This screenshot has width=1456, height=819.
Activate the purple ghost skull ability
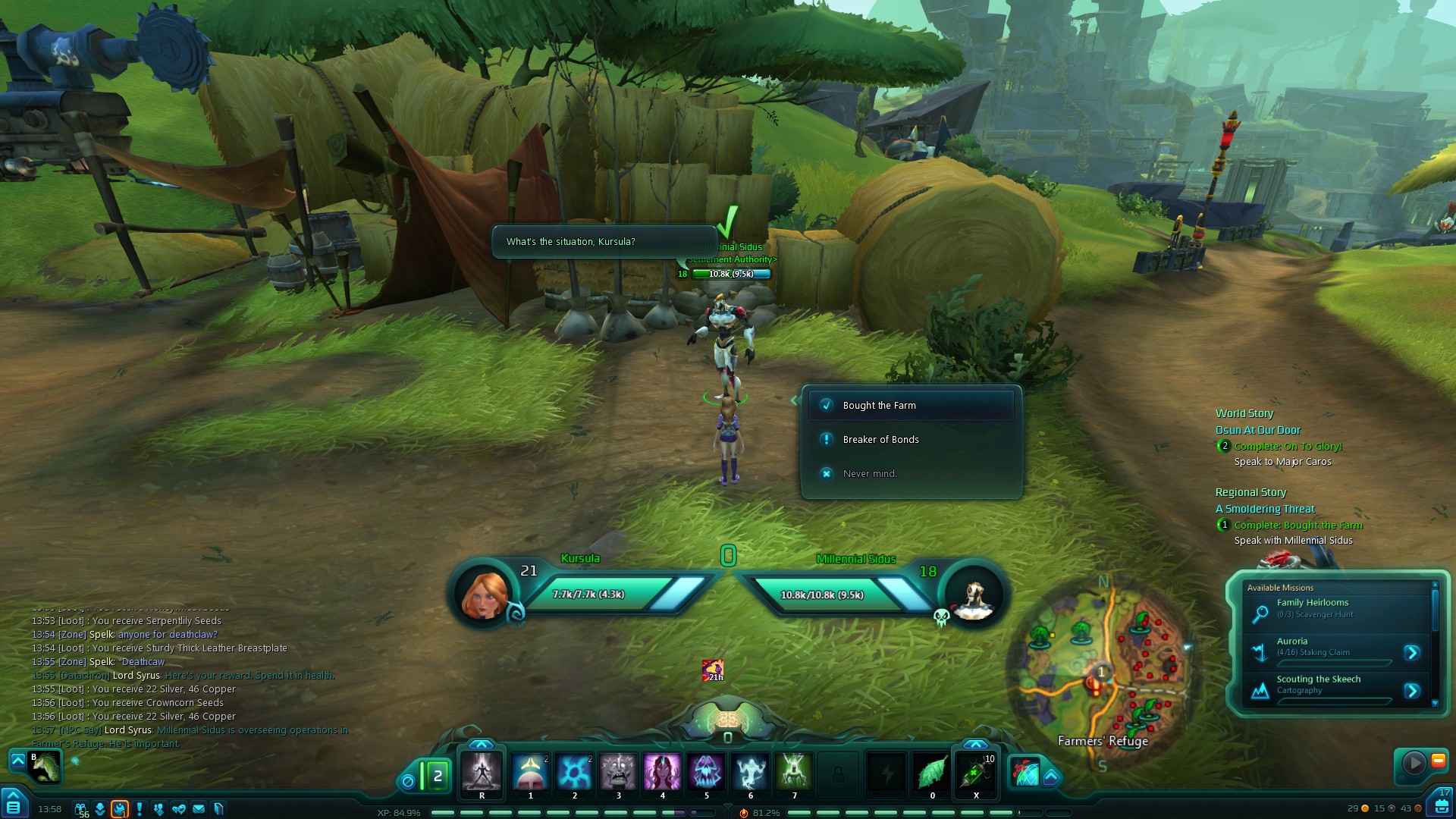coord(706,773)
